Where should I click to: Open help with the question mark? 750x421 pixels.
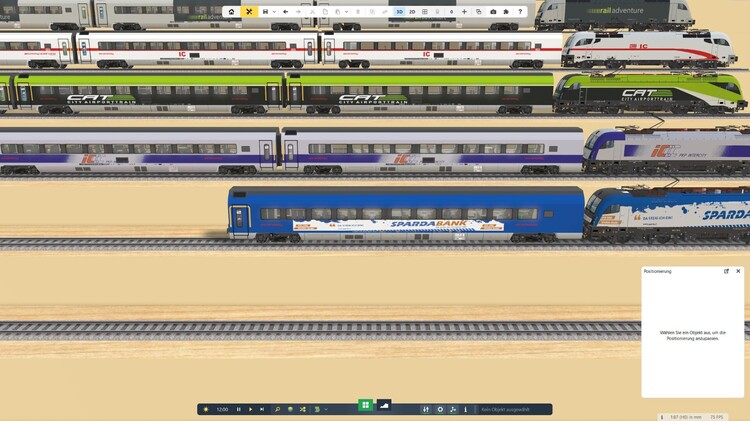[x=520, y=12]
